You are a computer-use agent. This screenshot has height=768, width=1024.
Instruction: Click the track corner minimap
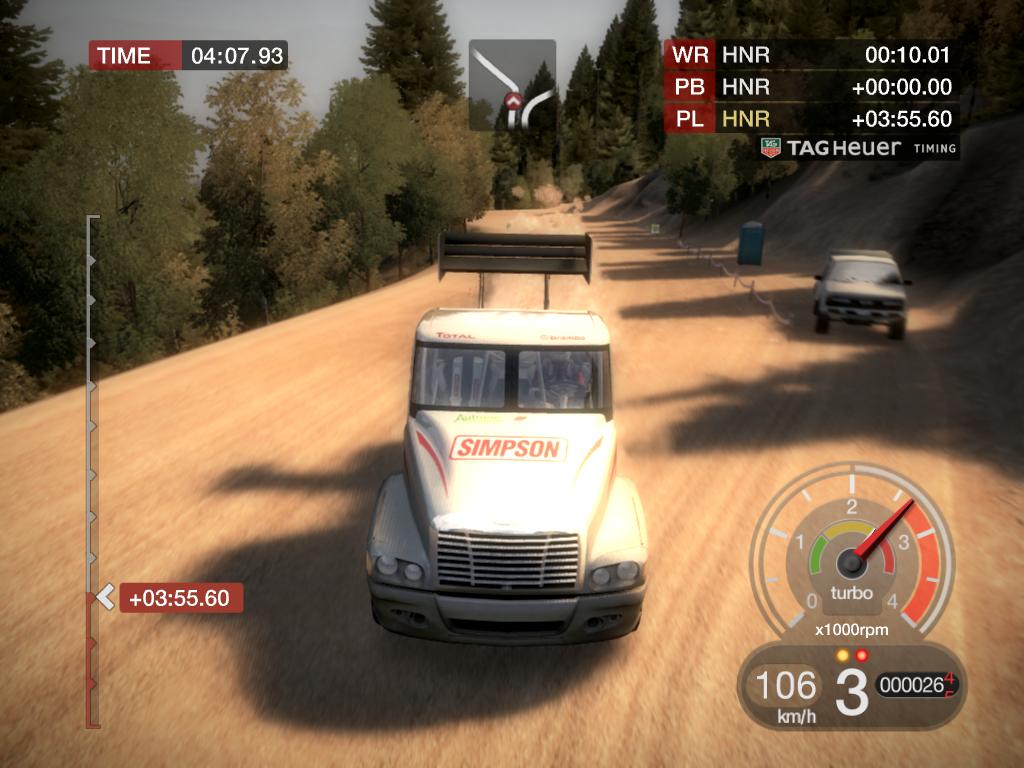(512, 85)
